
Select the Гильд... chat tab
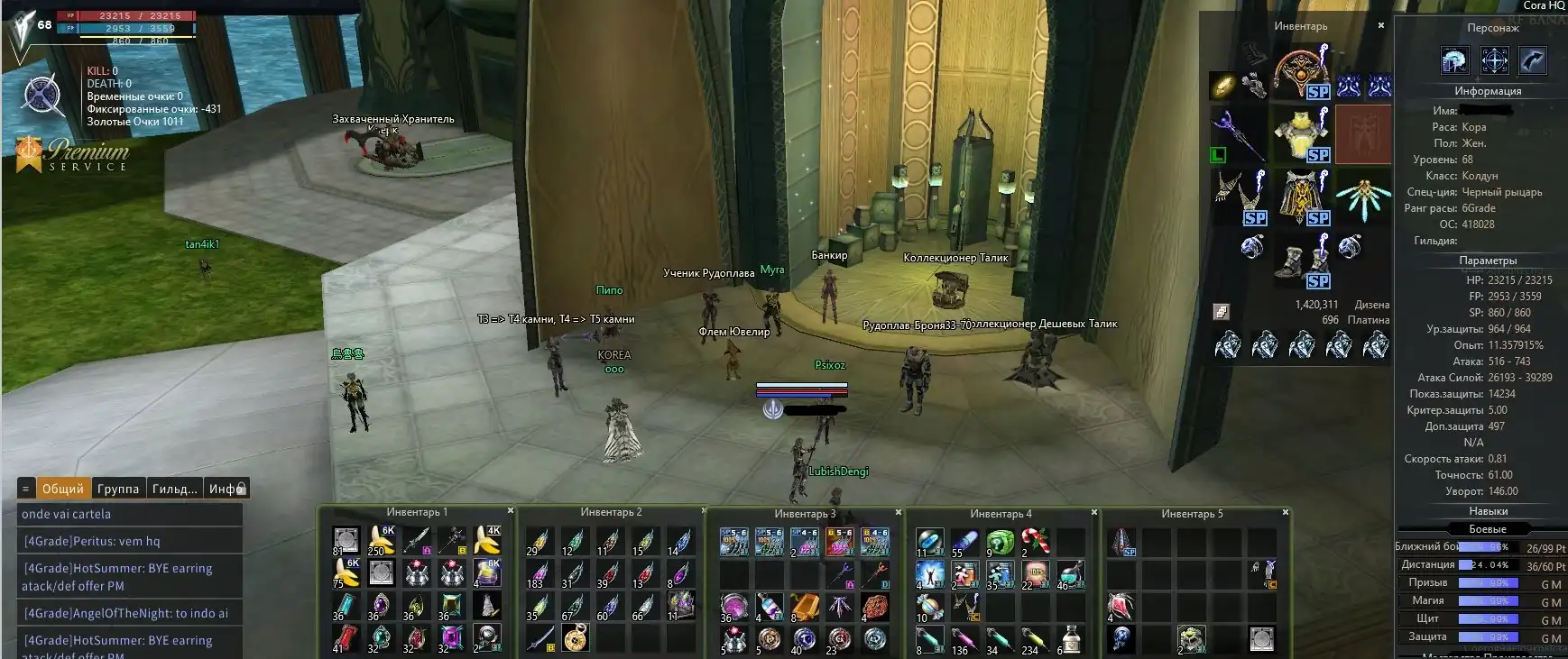[x=174, y=489]
